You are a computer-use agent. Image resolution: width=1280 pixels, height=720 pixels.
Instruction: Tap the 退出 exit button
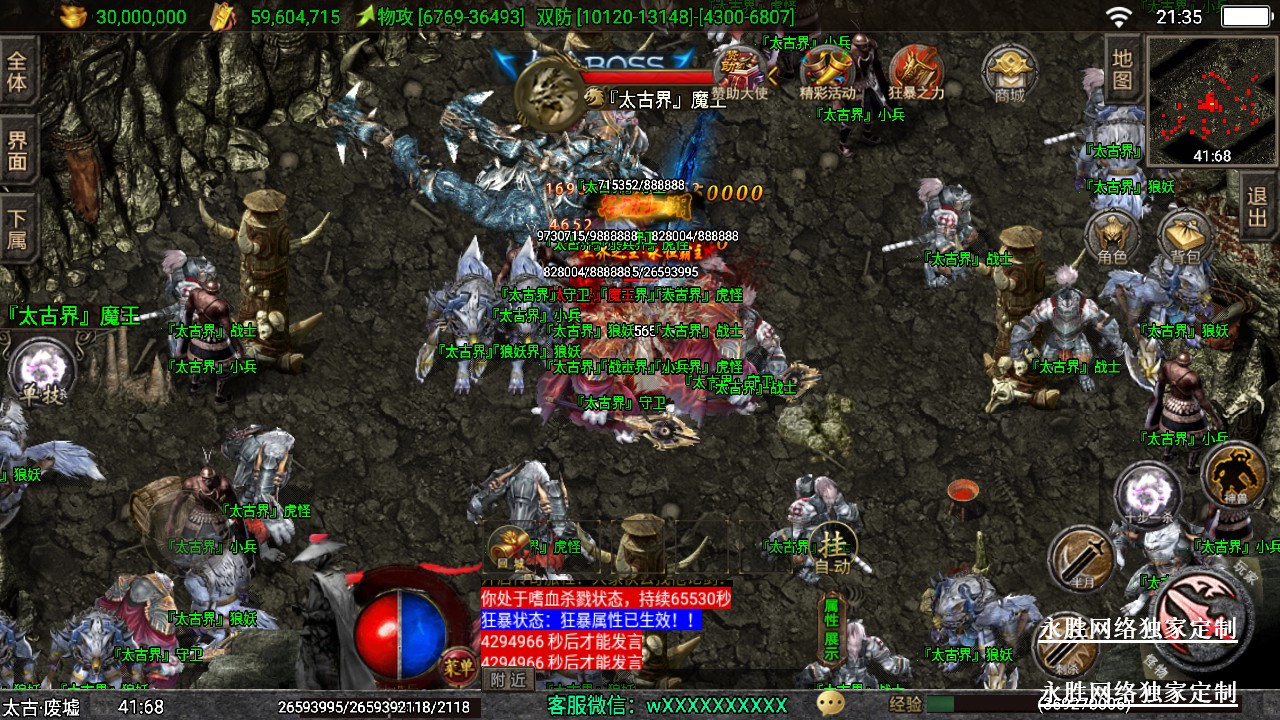click(1257, 207)
